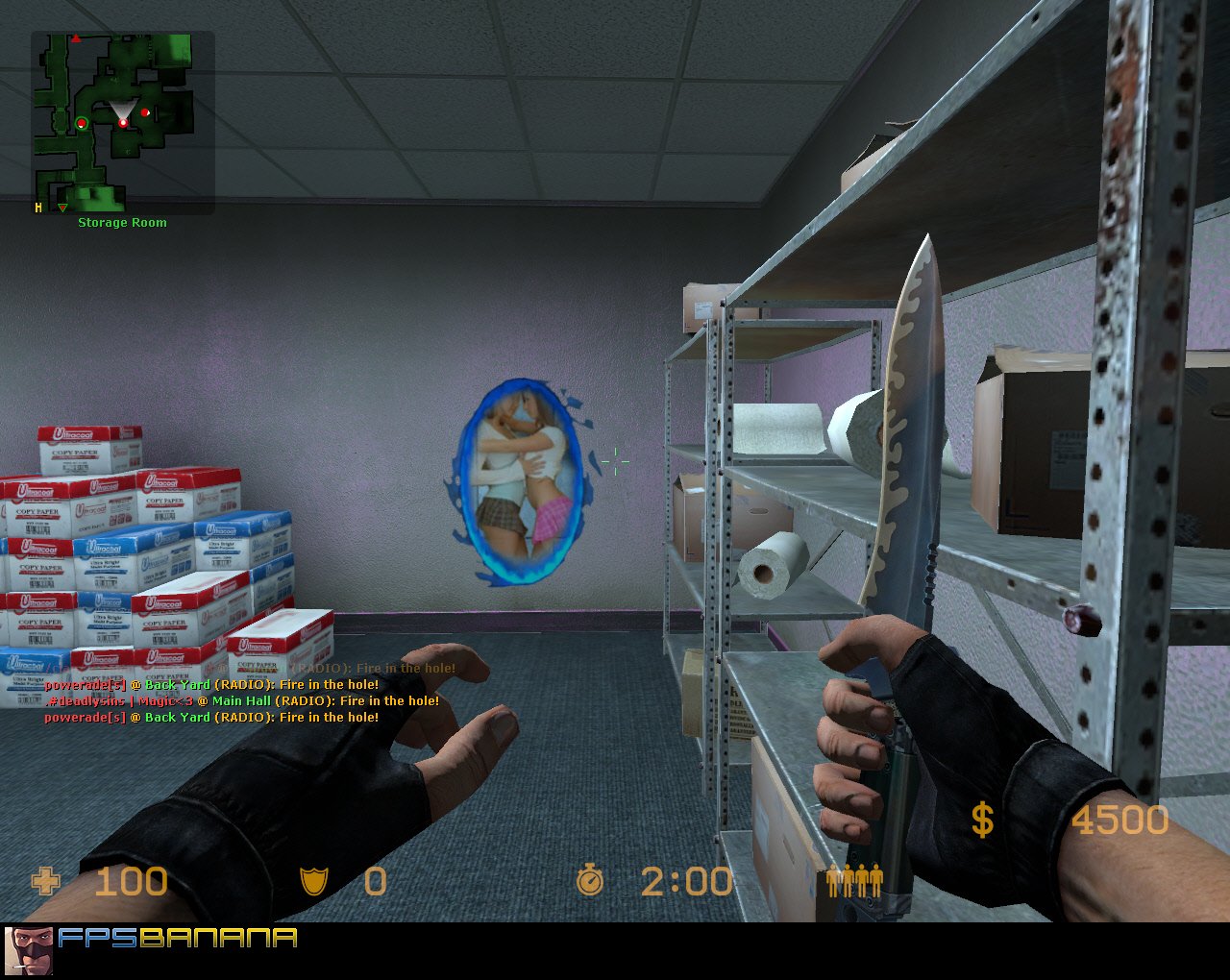This screenshot has width=1230, height=980.
Task: Click the 2:00 round timer display
Action: [689, 879]
